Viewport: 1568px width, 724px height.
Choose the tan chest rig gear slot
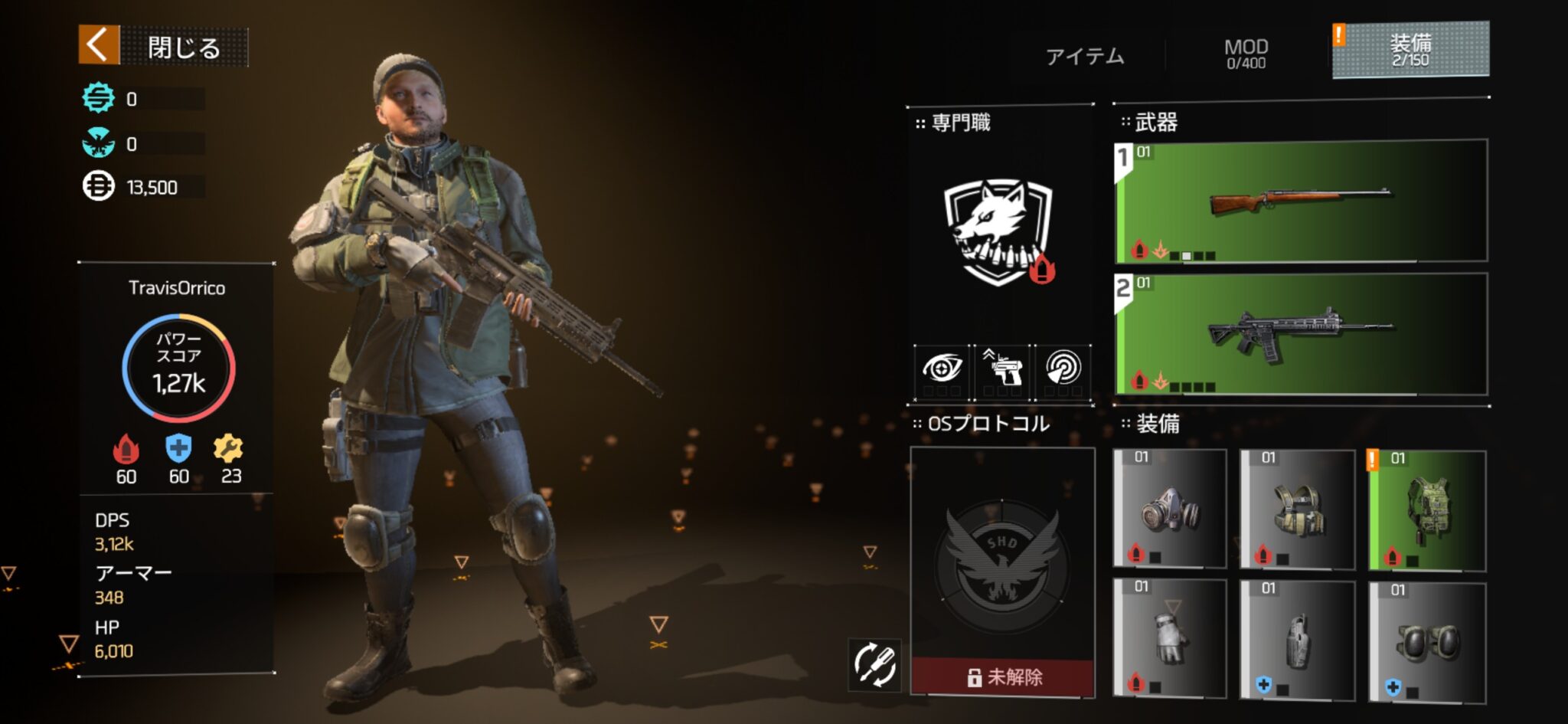[1297, 509]
